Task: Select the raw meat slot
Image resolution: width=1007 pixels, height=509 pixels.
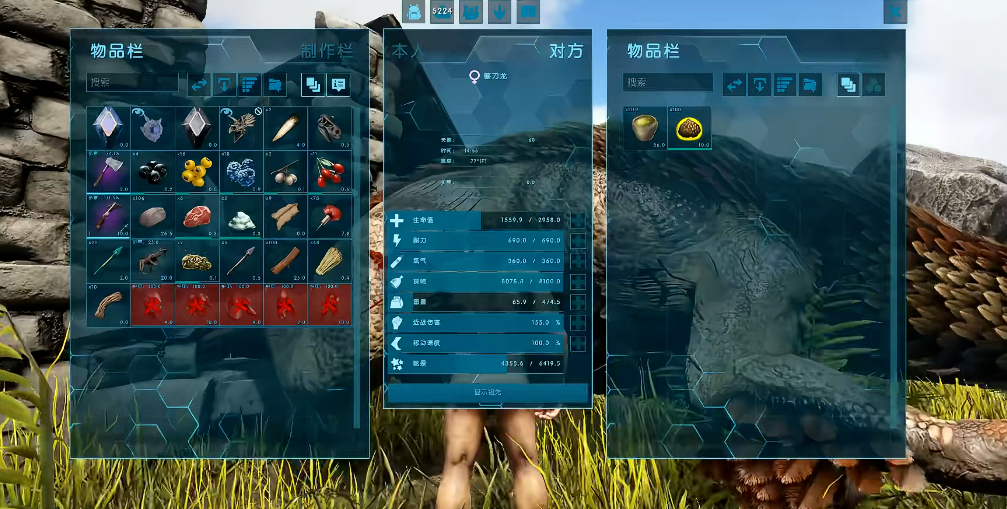Action: [197, 215]
